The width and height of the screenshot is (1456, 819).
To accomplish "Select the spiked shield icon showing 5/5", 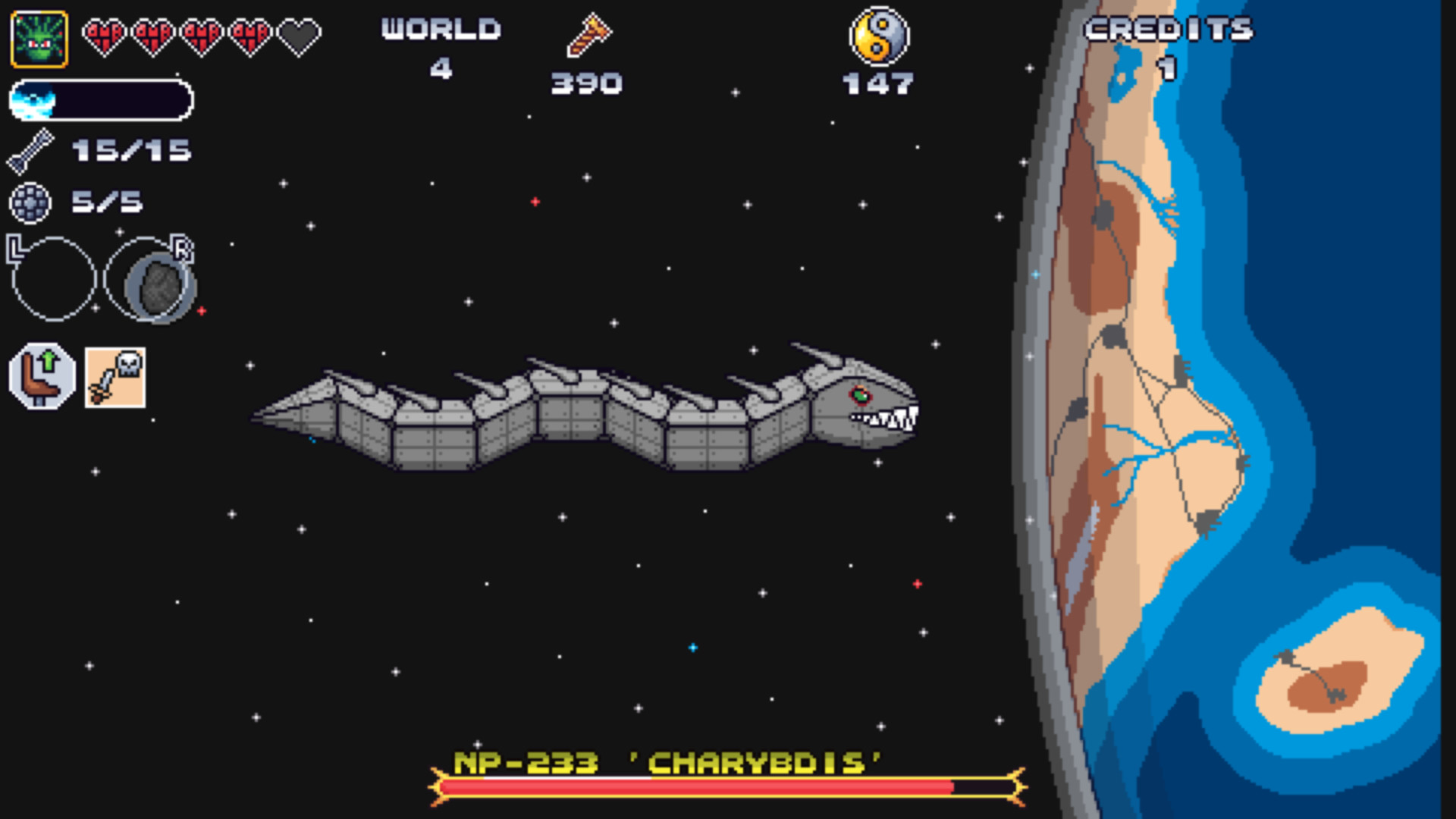I will pos(30,202).
